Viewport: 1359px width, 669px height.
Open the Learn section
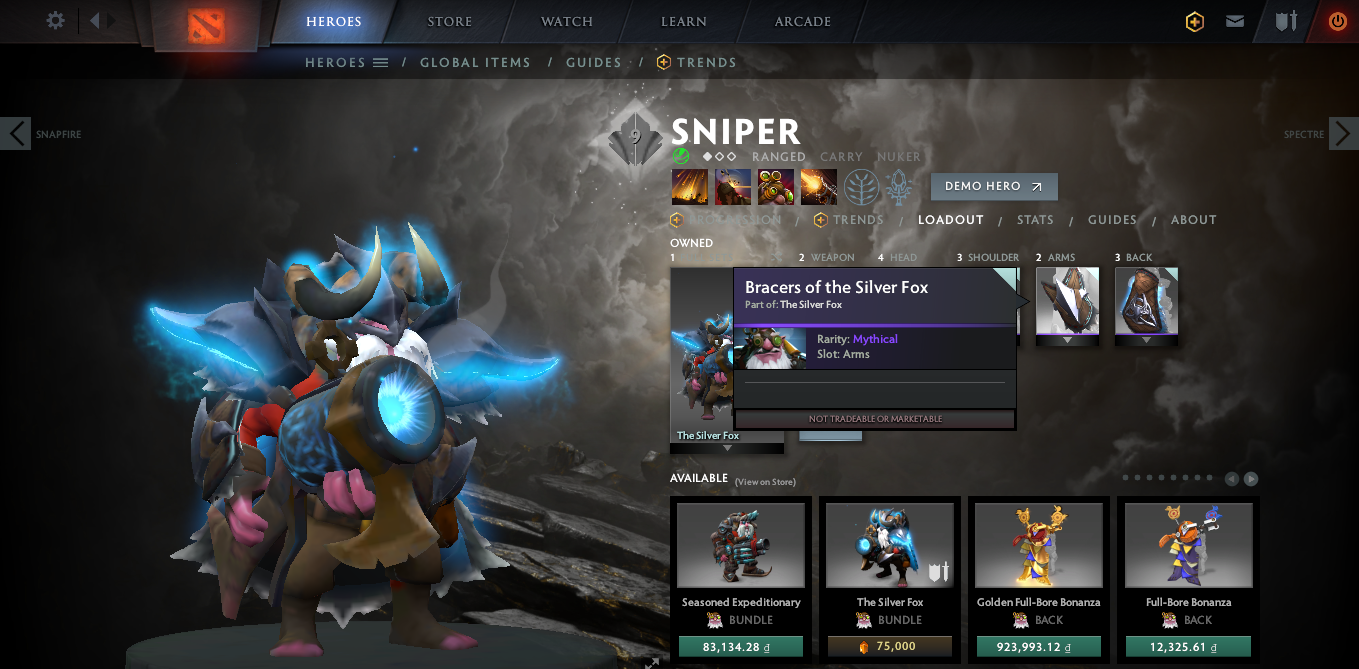coord(684,22)
